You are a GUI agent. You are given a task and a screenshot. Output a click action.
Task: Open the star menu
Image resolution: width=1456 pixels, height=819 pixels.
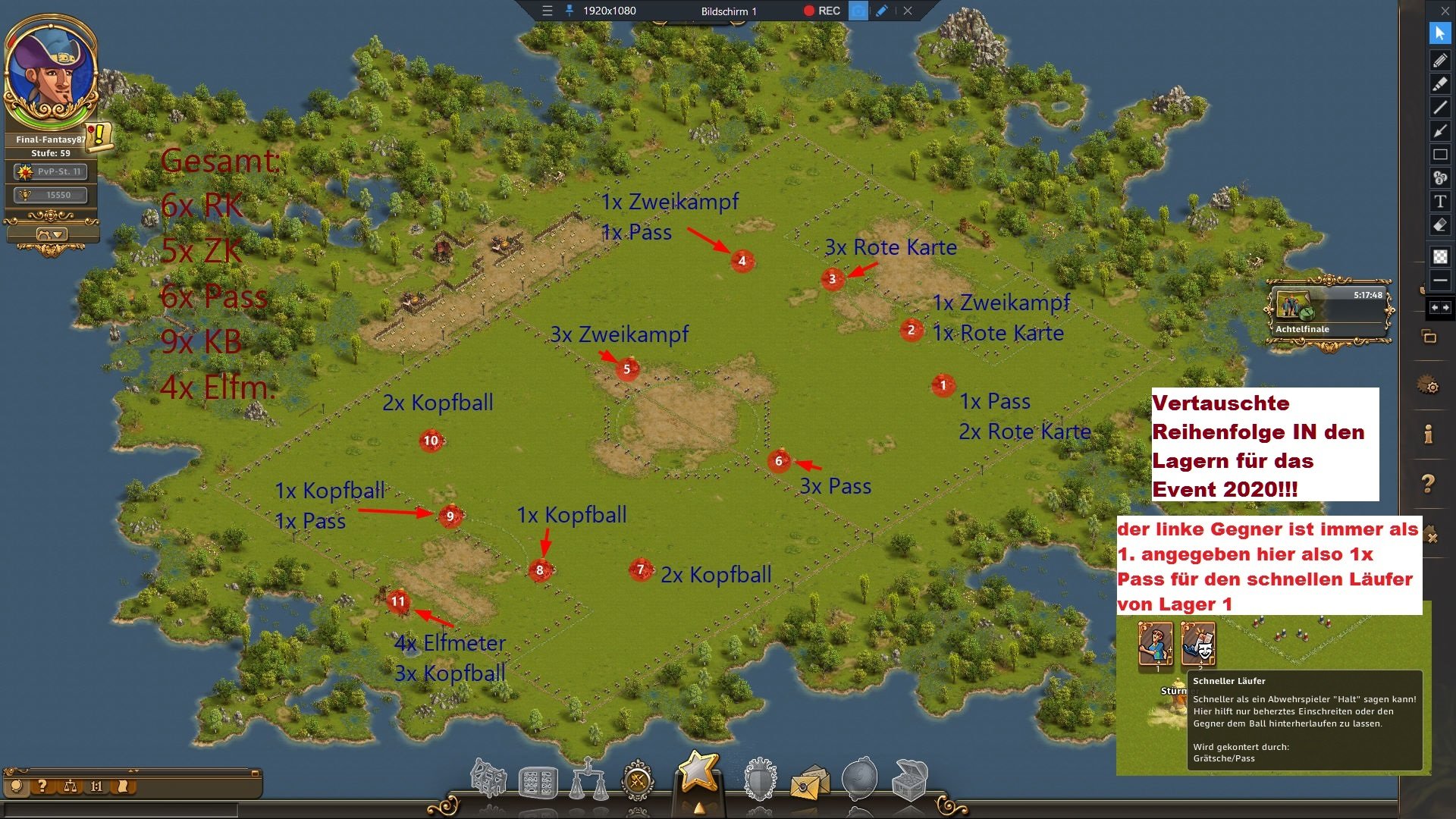pos(697,773)
